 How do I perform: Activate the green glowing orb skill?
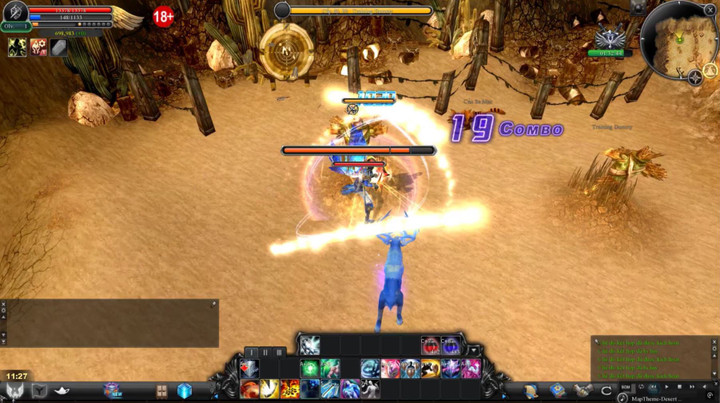[310, 369]
